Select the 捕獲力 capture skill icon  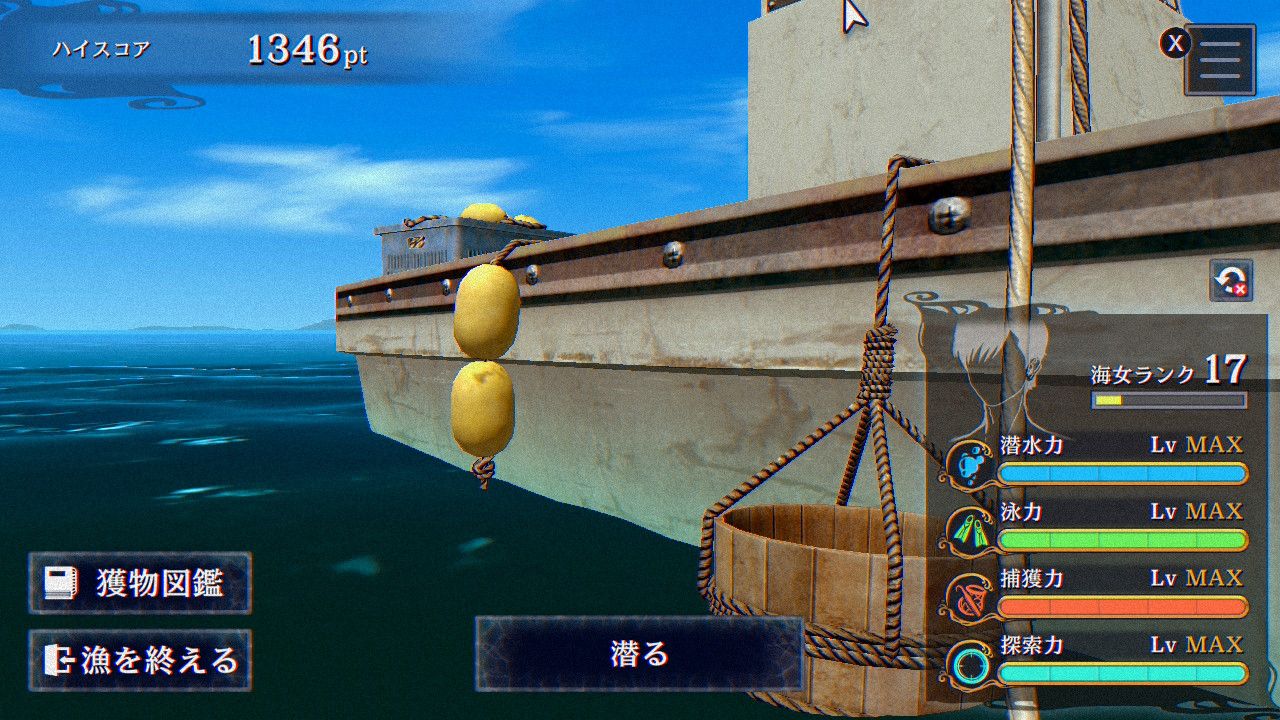click(x=970, y=598)
